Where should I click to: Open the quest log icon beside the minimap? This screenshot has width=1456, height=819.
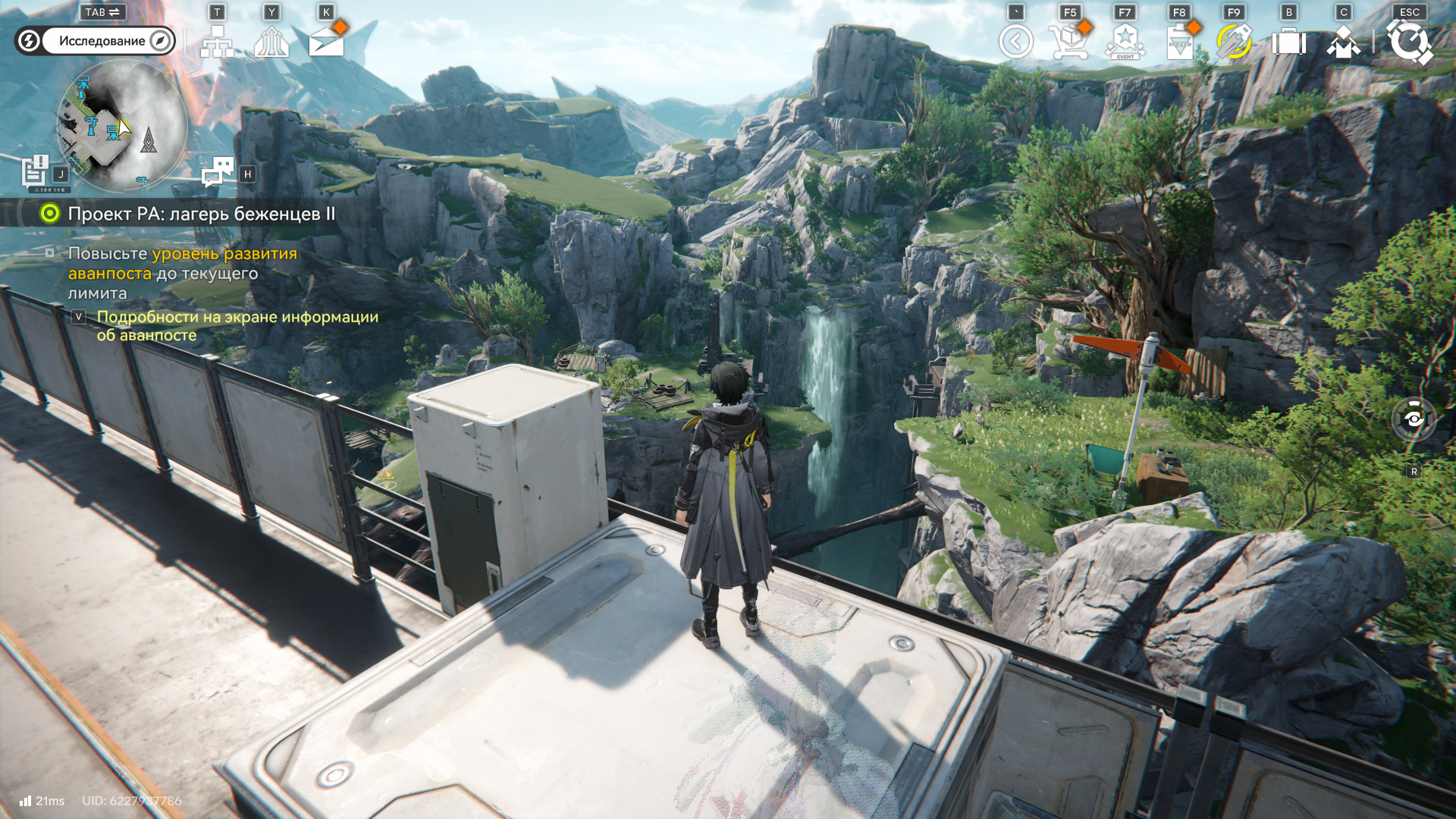point(36,171)
